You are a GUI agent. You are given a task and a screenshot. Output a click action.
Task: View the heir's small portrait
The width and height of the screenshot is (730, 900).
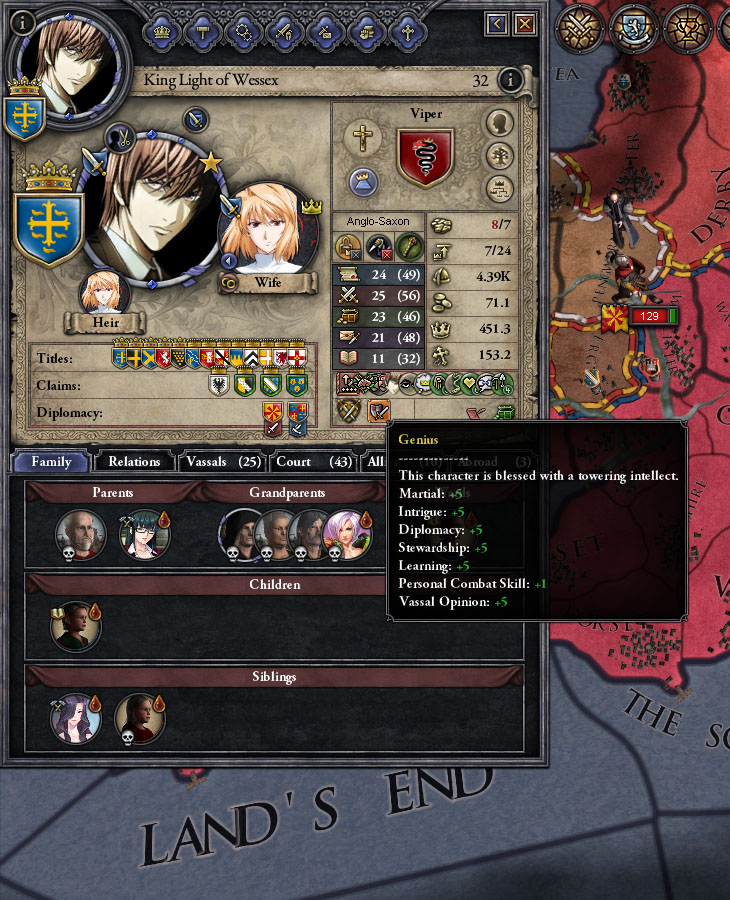click(105, 294)
